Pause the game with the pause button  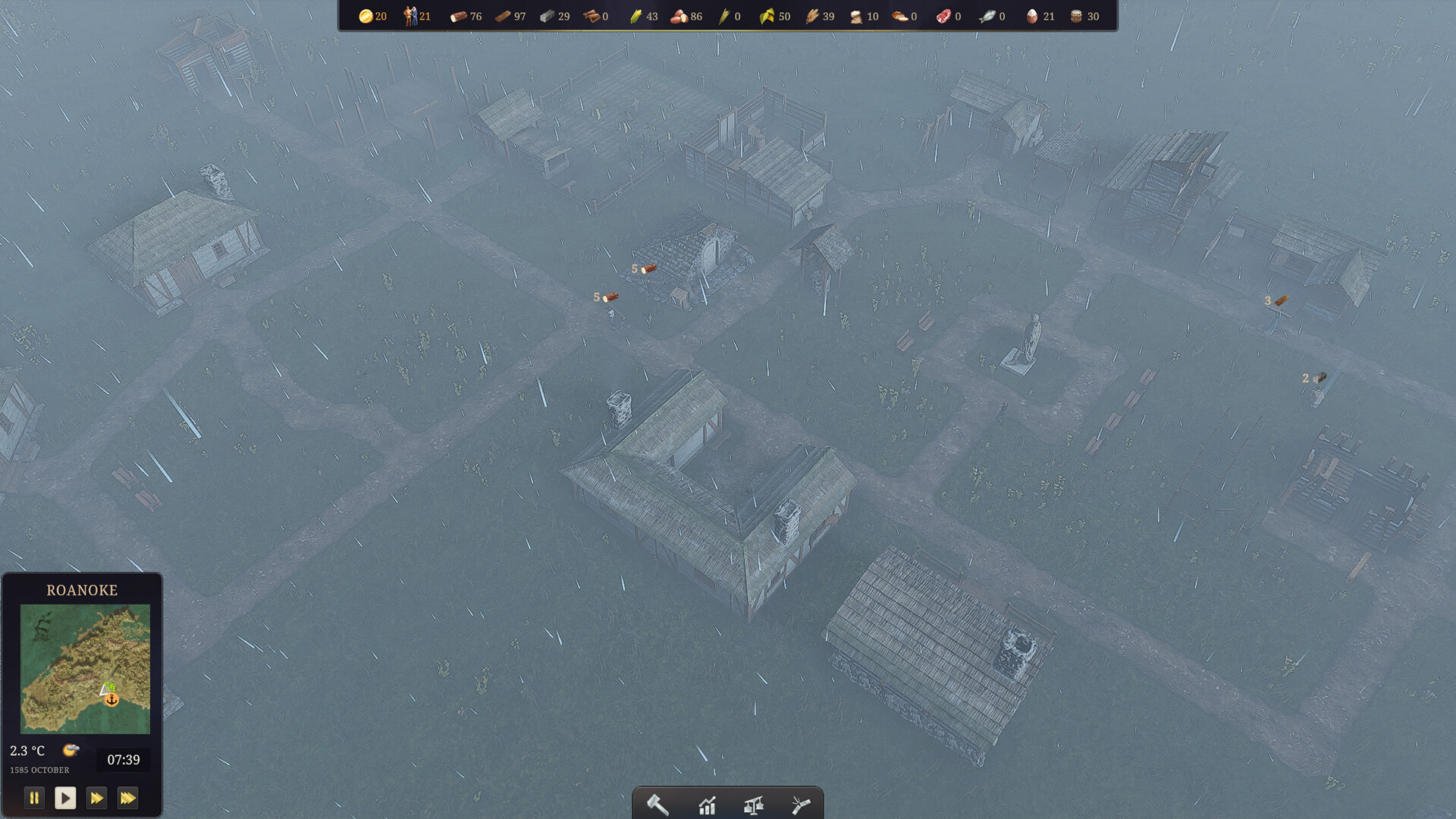tap(35, 798)
